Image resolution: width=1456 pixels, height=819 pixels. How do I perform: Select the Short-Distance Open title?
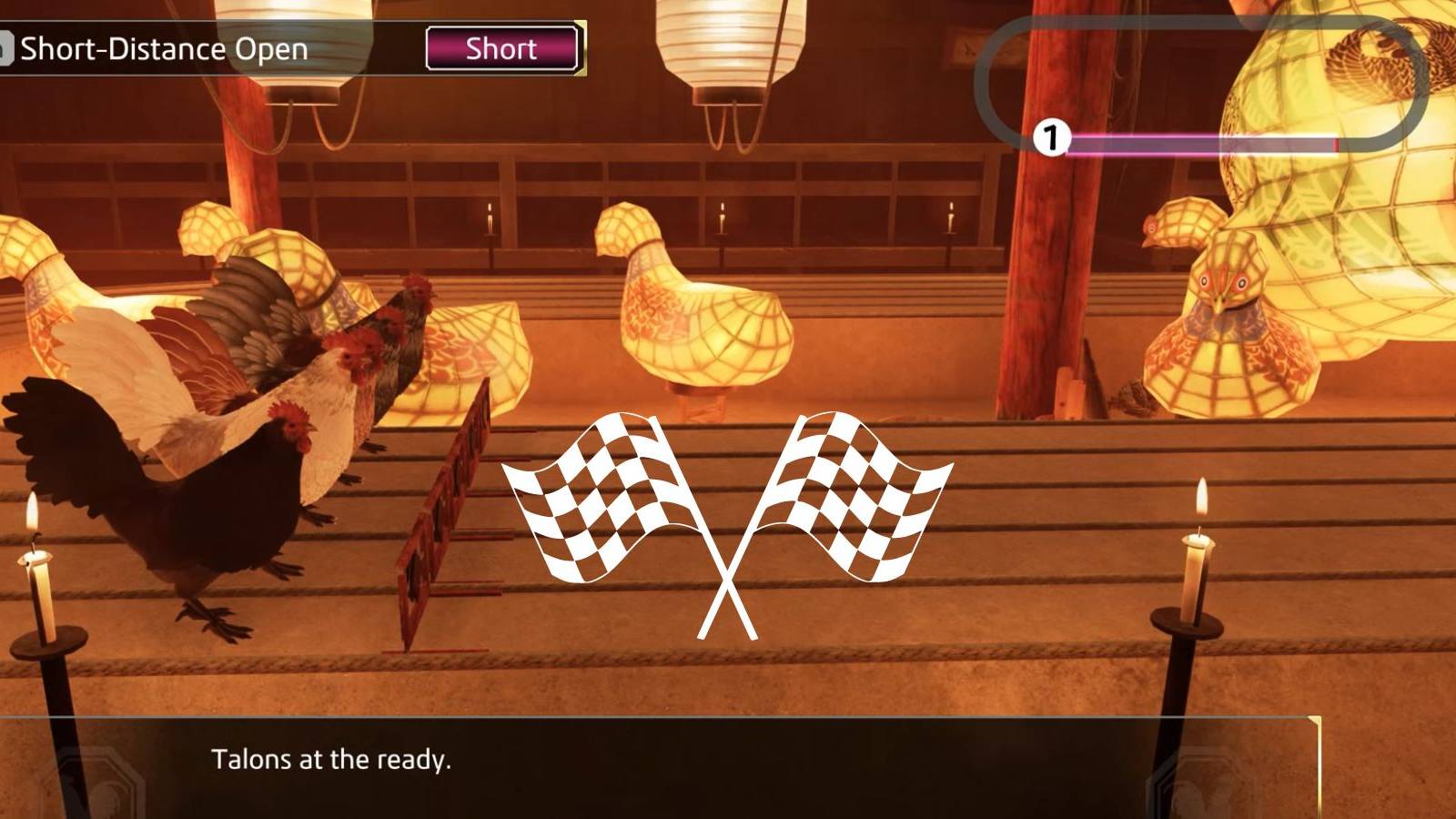pos(166,49)
